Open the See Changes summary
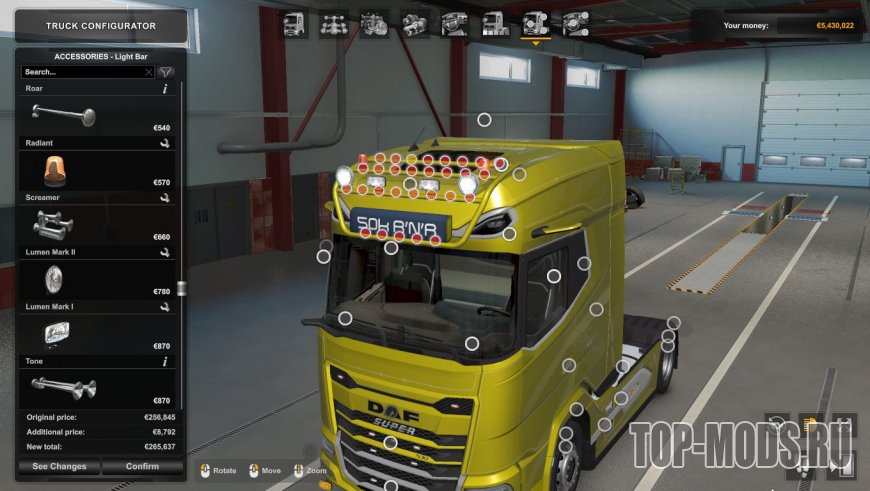This screenshot has height=491, width=870. coord(59,467)
